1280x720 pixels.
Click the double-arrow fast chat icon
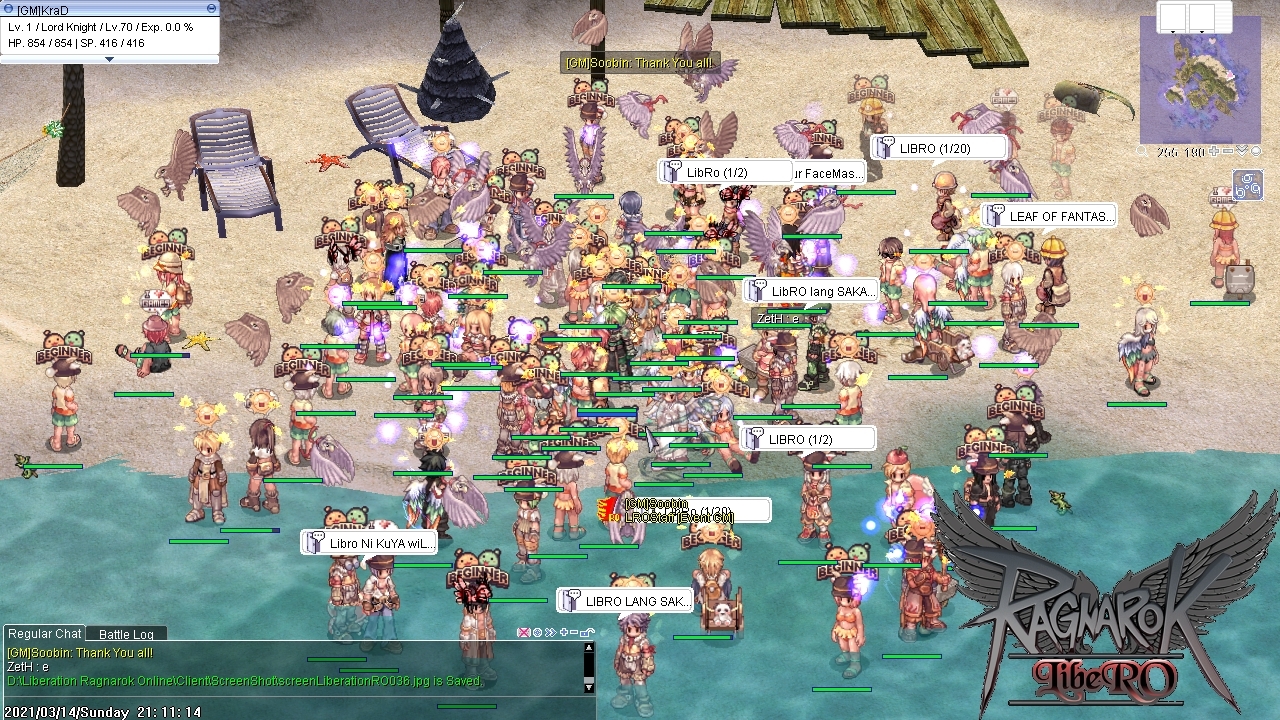(x=551, y=632)
